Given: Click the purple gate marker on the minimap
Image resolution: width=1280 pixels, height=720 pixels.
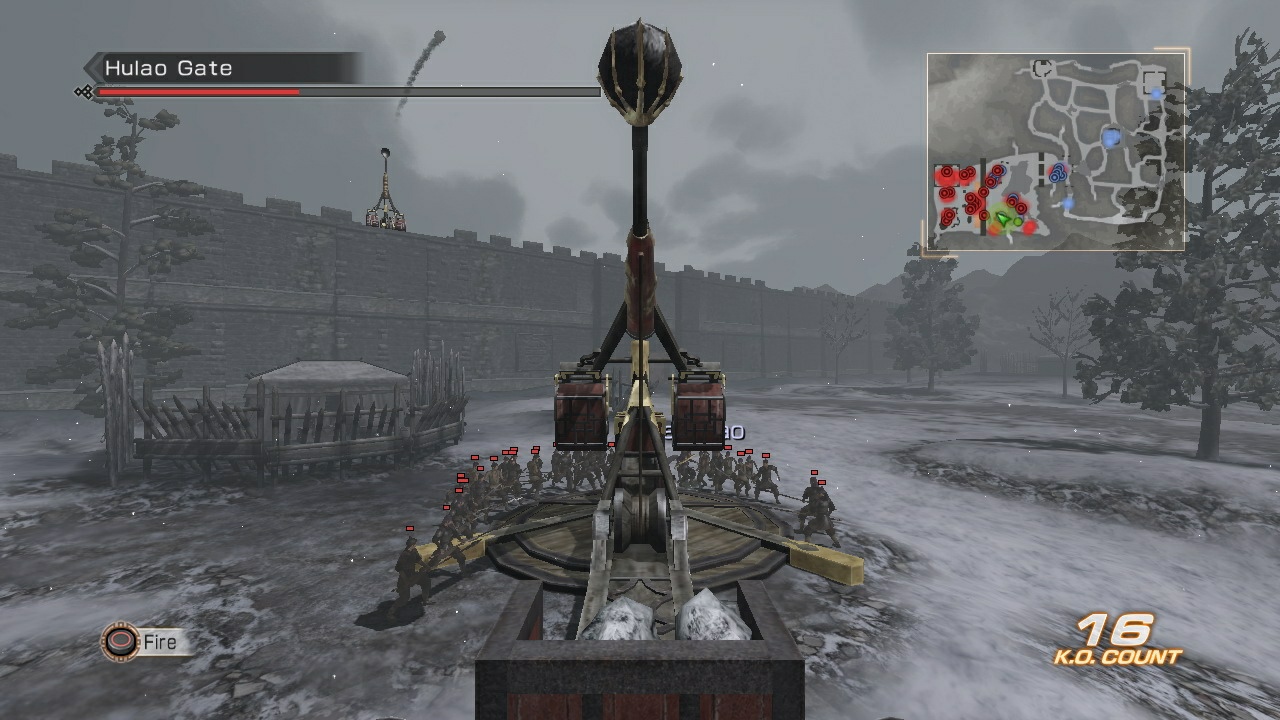Looking at the screenshot, I should point(1023,216).
